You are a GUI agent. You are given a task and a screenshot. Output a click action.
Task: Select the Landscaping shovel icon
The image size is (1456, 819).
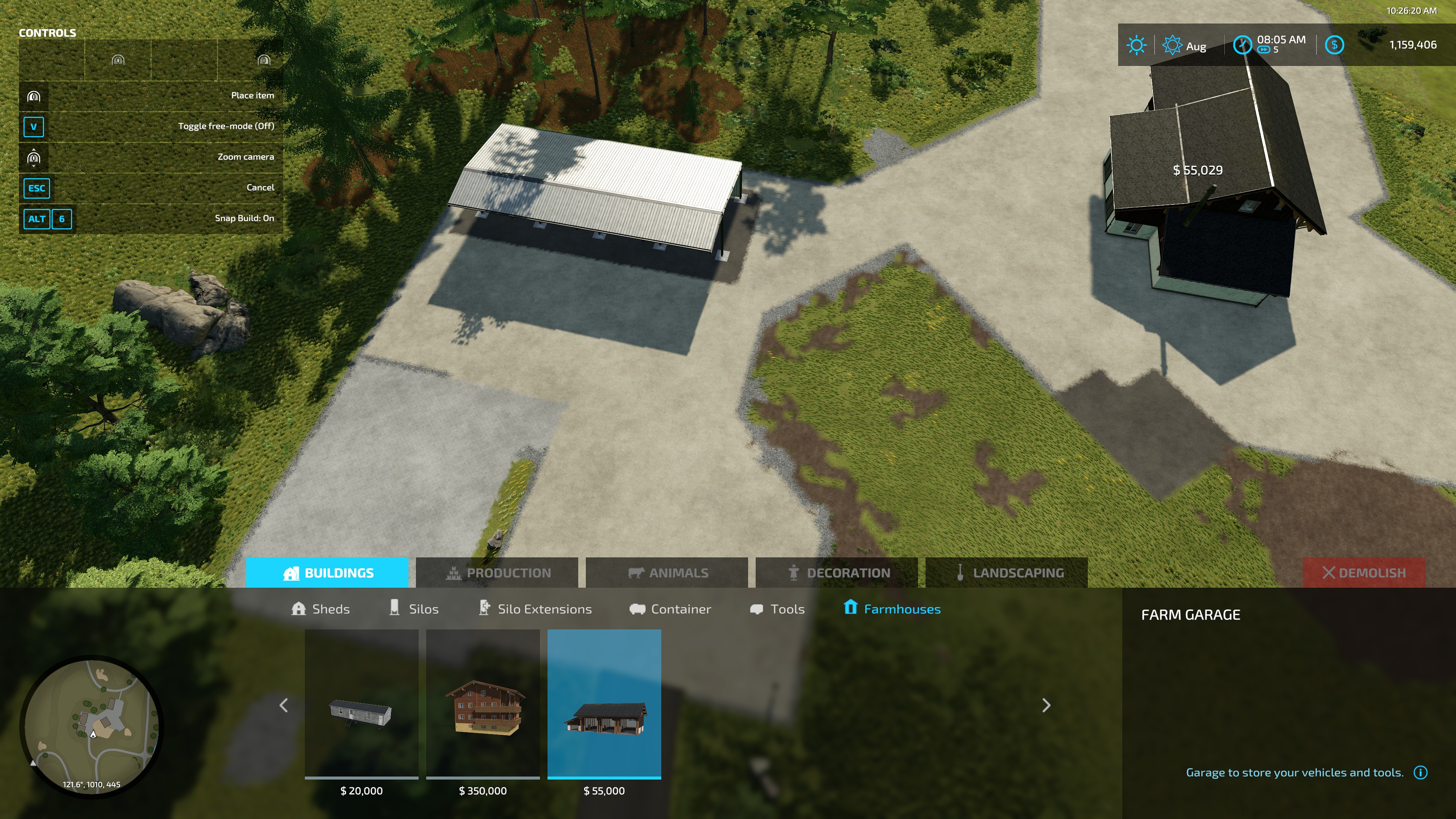point(961,573)
